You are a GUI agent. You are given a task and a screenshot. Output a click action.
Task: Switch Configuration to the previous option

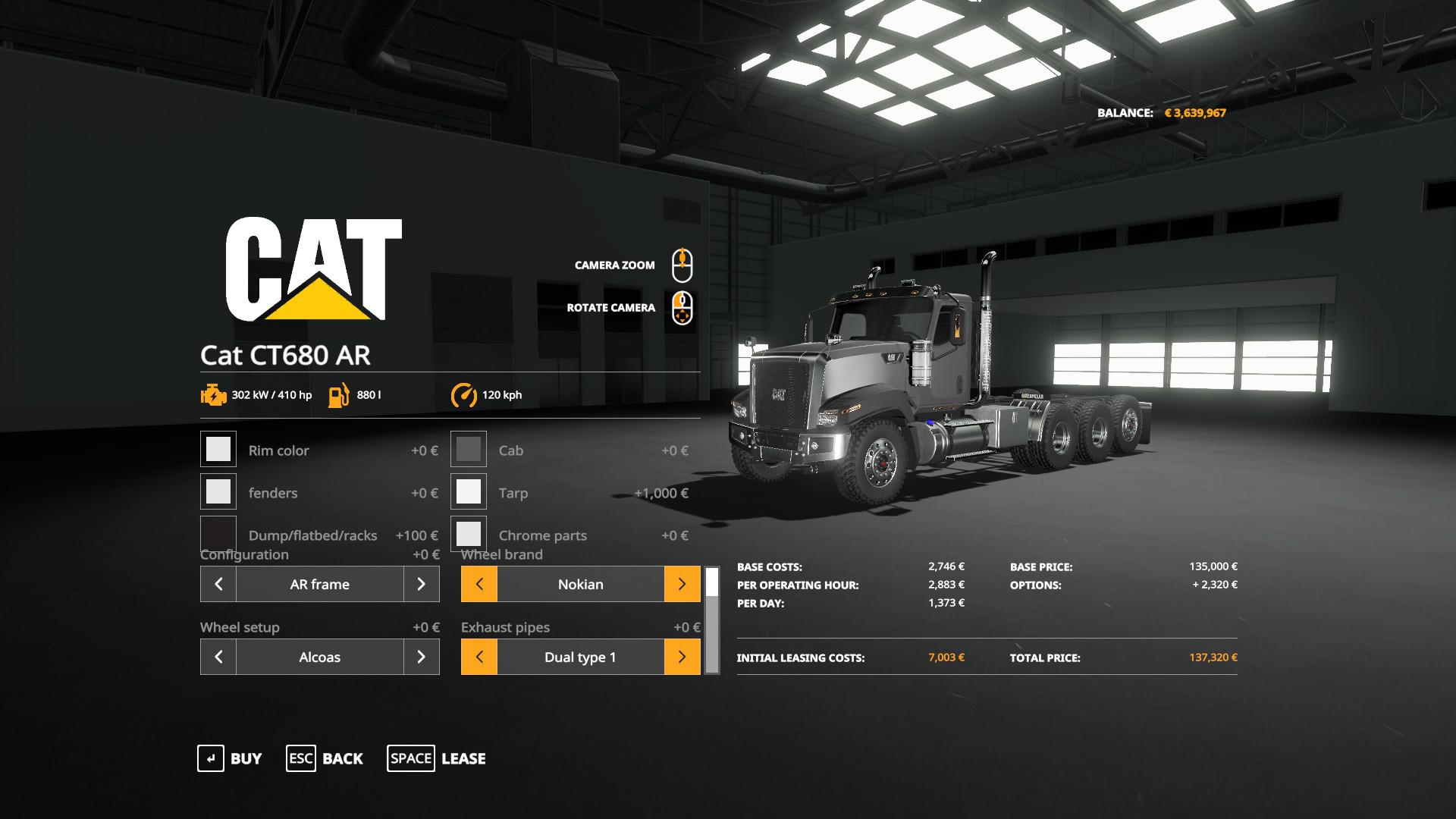[218, 584]
